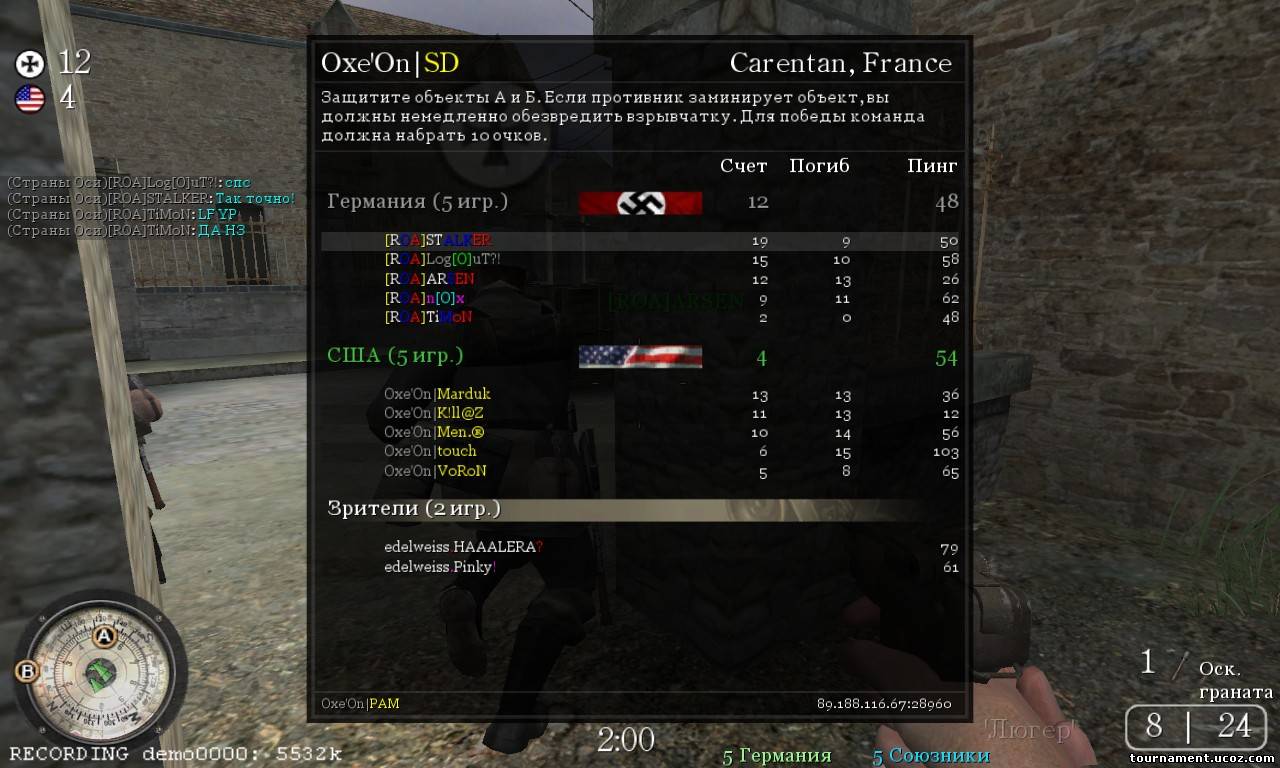Viewport: 1280px width, 768px height.
Task: Select objective B marker on the compass
Action: tap(27, 671)
